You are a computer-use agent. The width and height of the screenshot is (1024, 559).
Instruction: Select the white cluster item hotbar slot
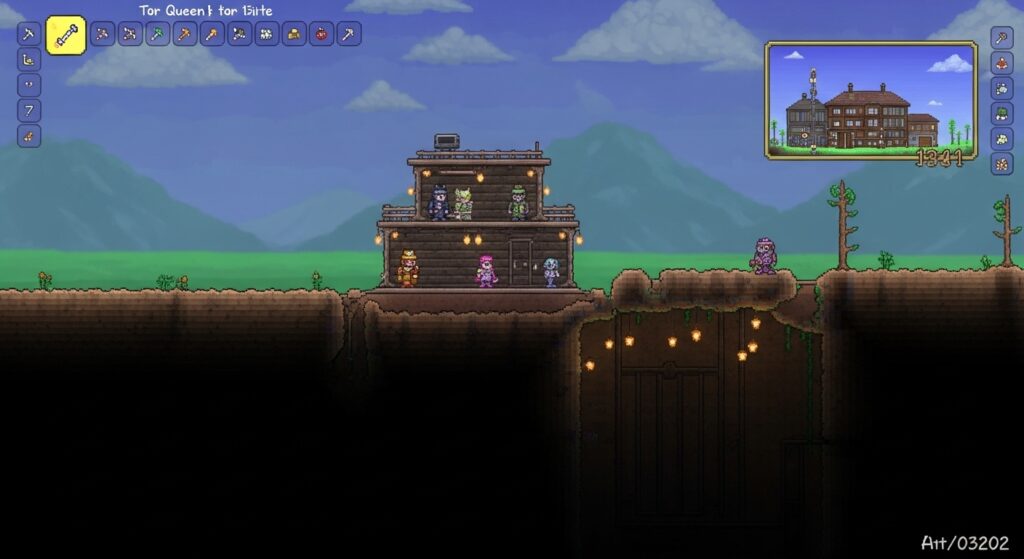pos(267,34)
